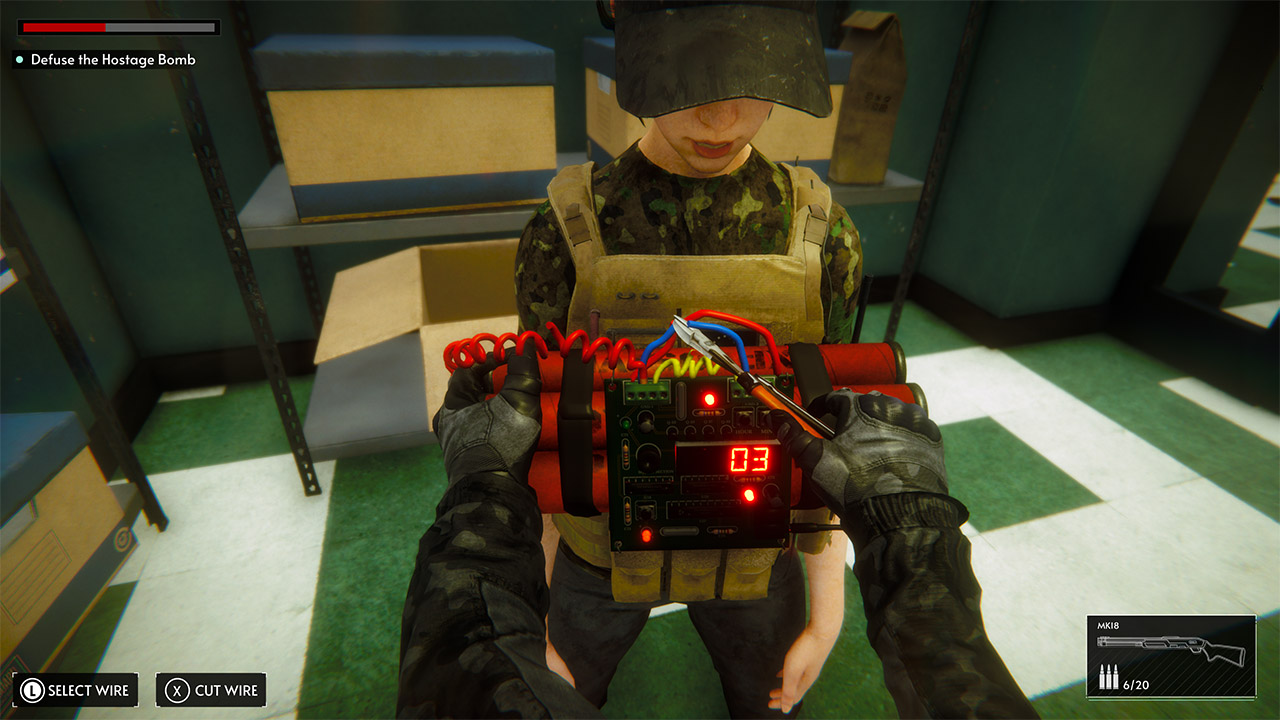Screen dimensions: 1280x720
Task: Click the red LED beside the lower switch
Action: (749, 494)
